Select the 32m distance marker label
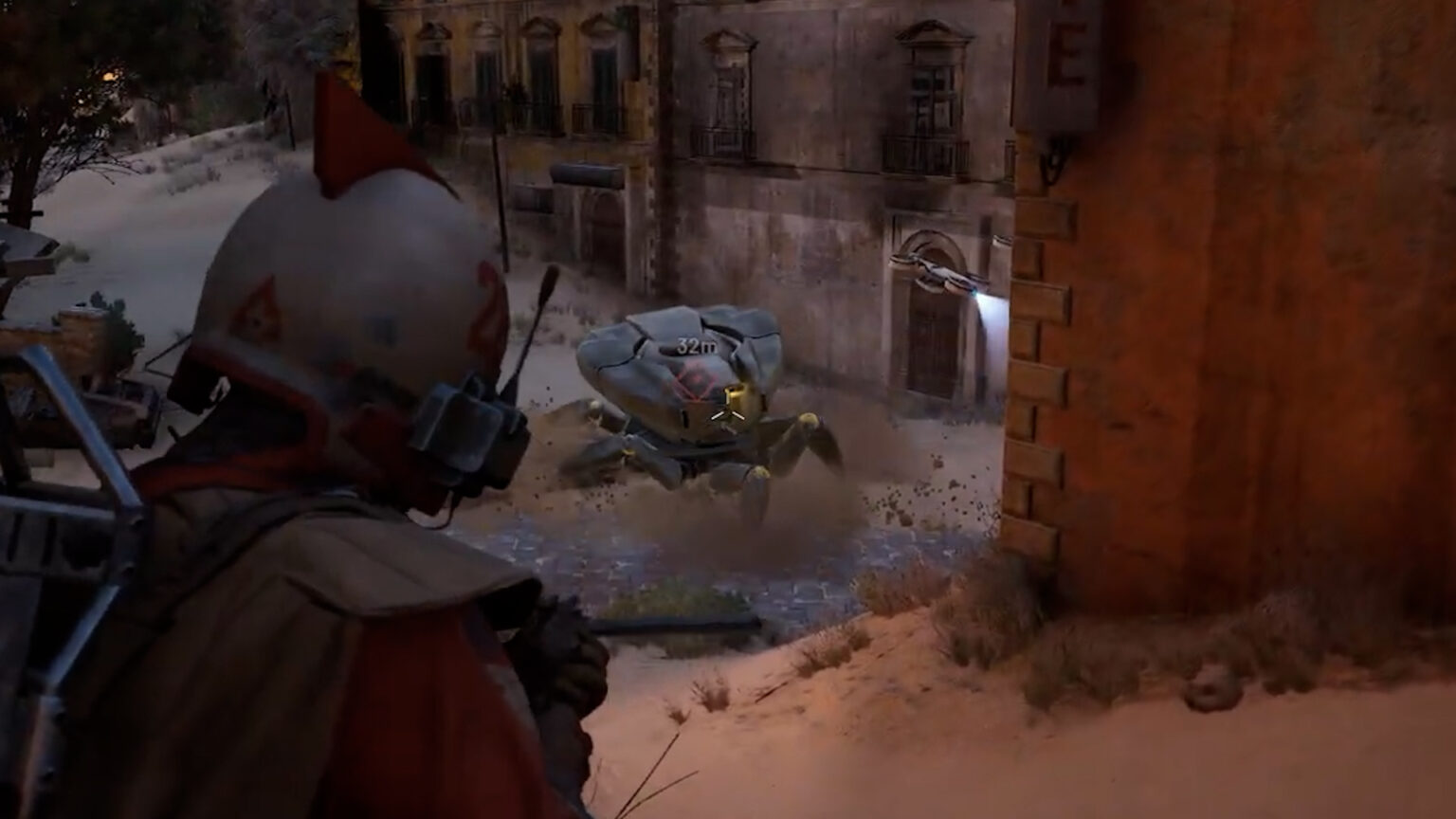 (x=698, y=344)
